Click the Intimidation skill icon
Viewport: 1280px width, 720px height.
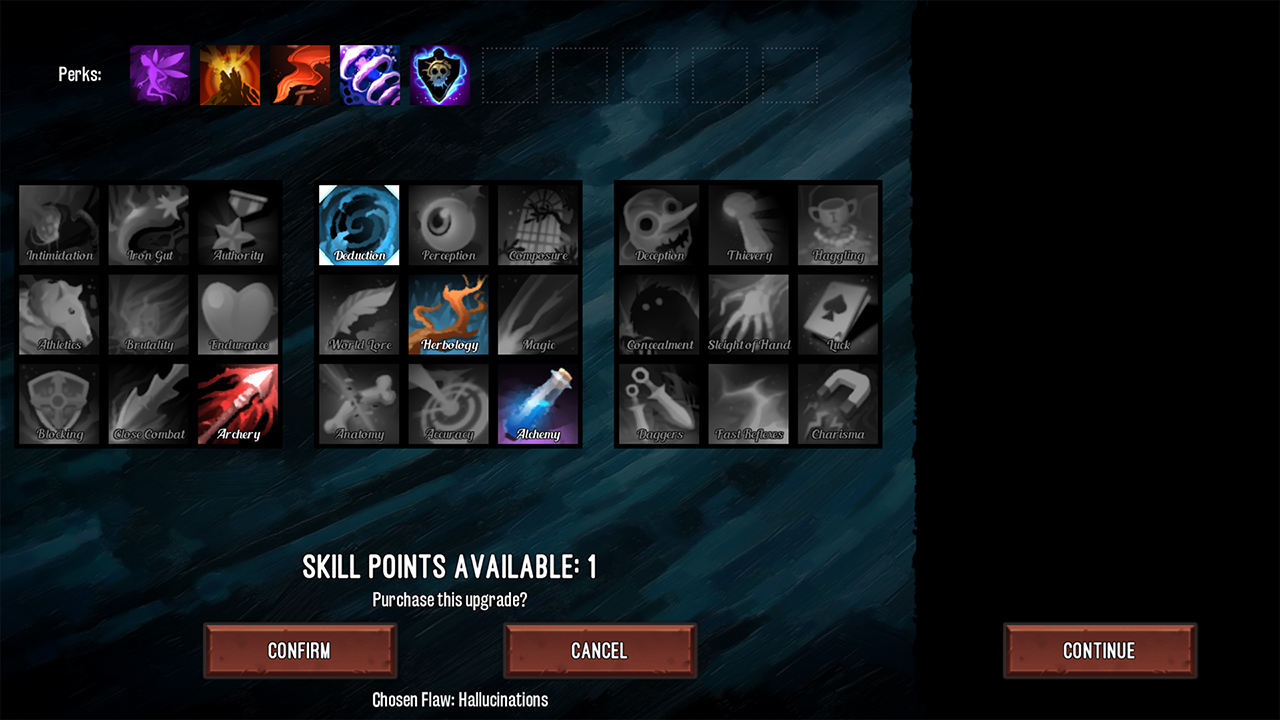tap(58, 224)
